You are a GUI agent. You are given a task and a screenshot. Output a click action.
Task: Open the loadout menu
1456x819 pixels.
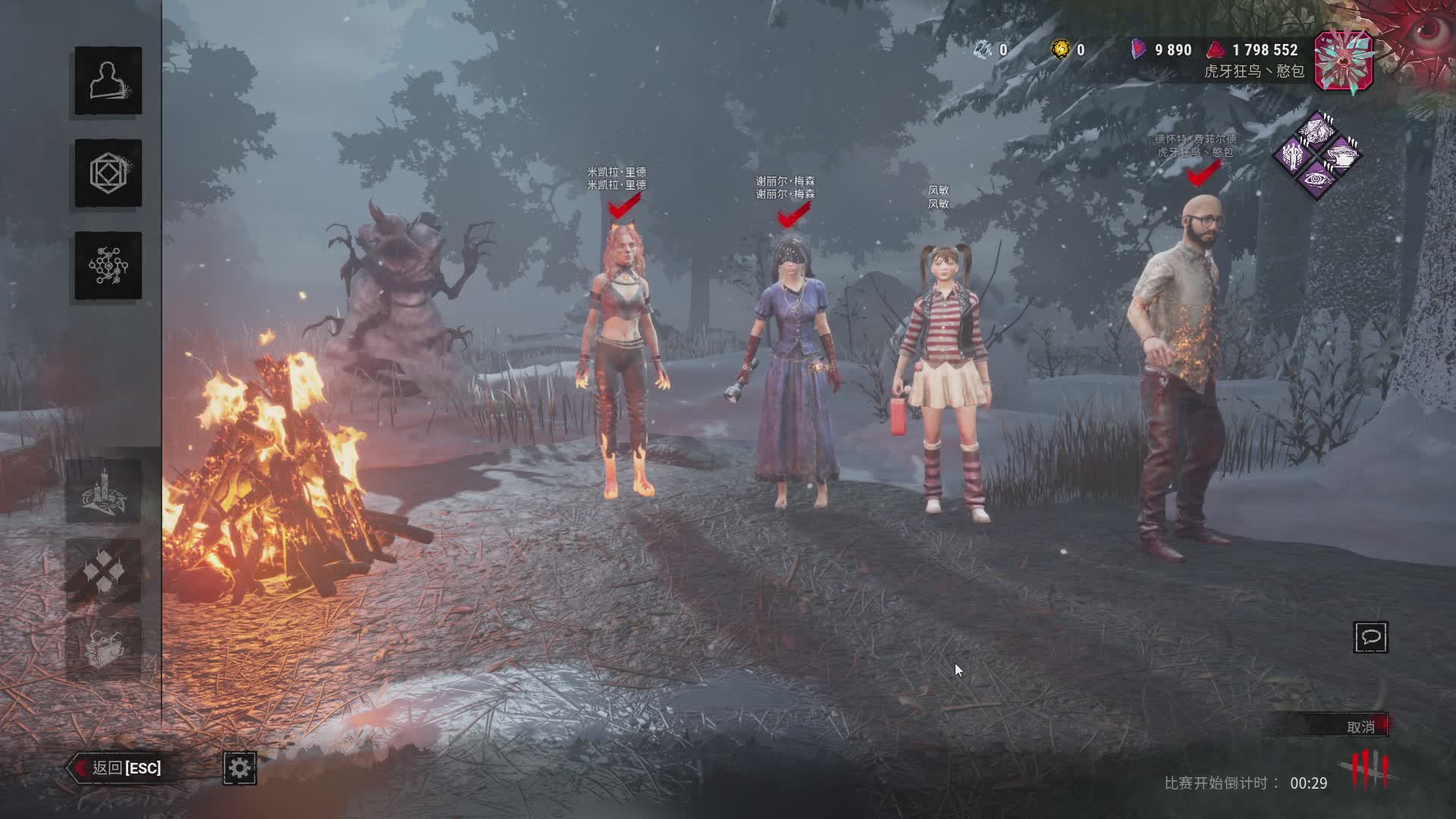pyautogui.click(x=108, y=173)
